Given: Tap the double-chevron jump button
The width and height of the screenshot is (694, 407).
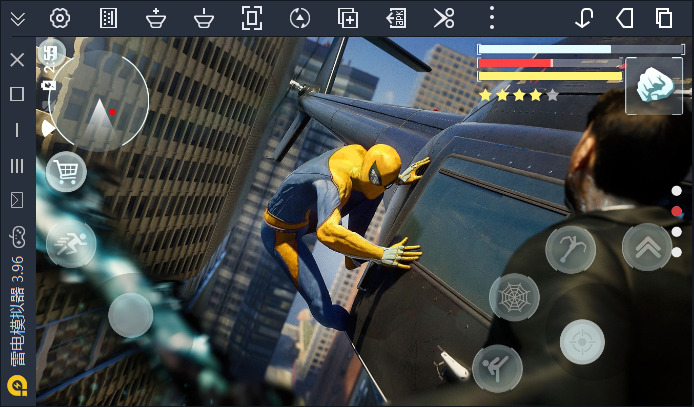Looking at the screenshot, I should tap(646, 247).
